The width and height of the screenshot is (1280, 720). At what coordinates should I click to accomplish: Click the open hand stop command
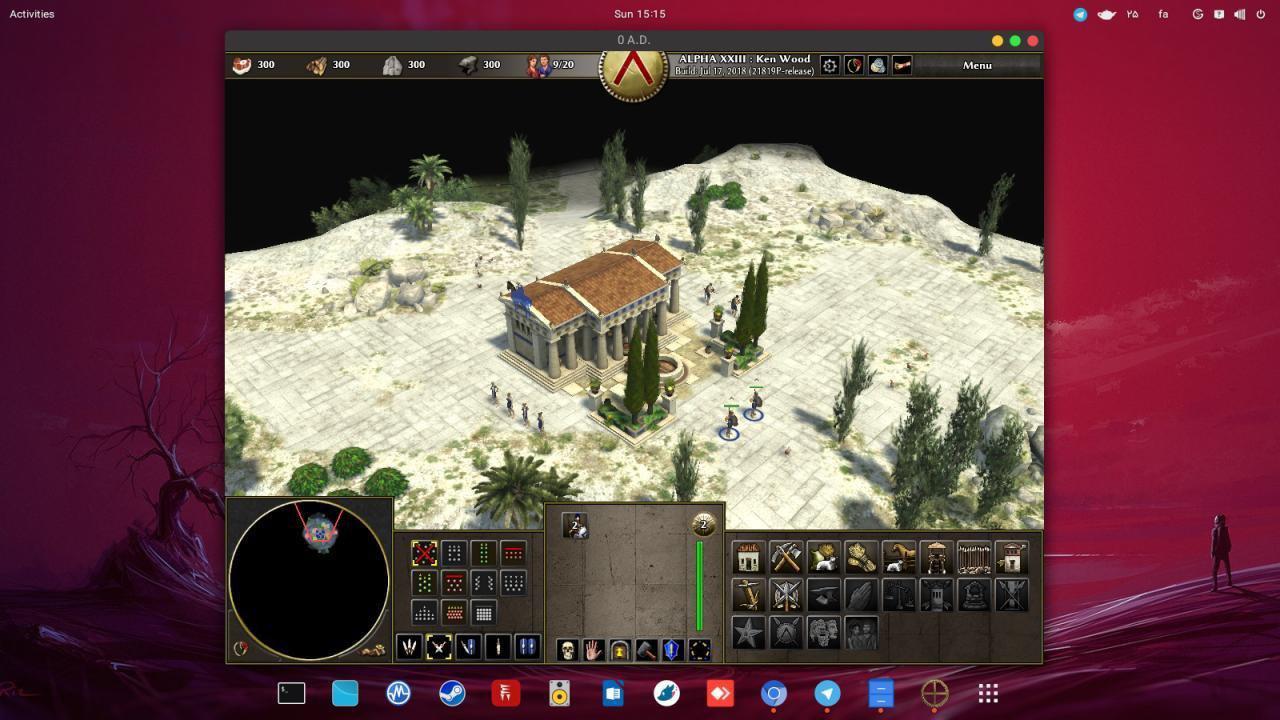[593, 650]
